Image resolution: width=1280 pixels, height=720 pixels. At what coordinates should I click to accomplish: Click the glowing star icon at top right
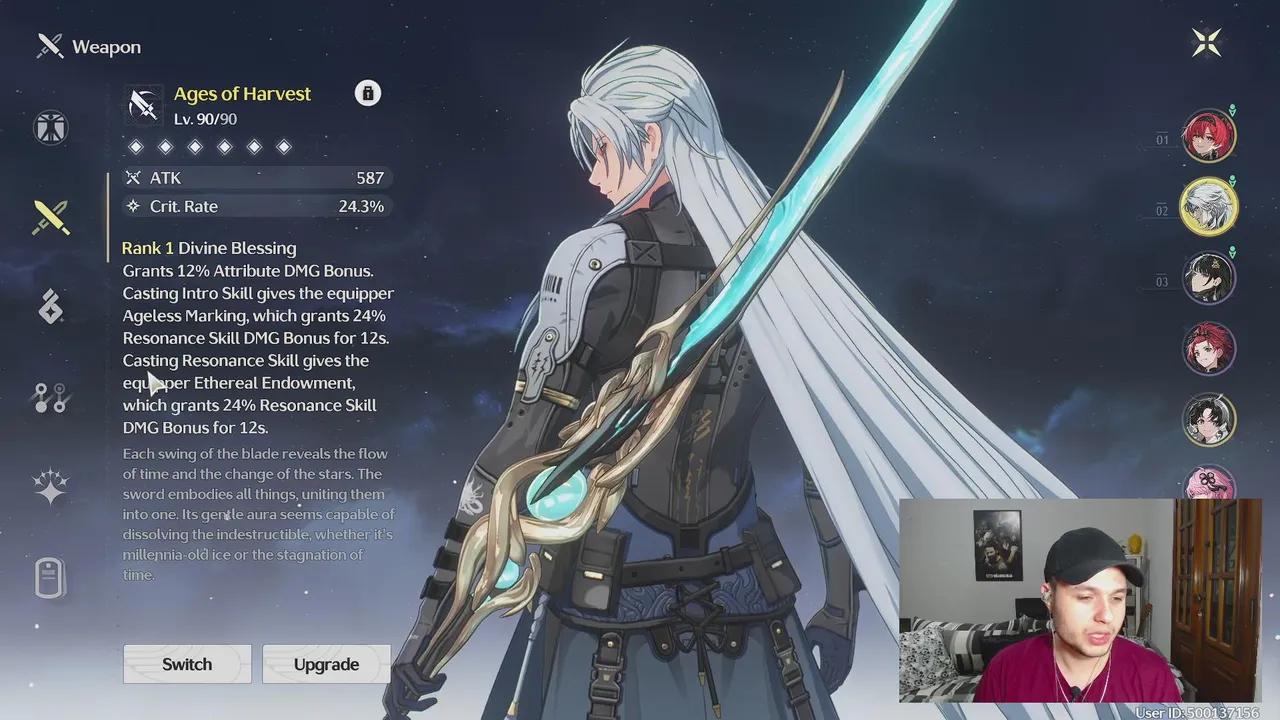point(1207,41)
